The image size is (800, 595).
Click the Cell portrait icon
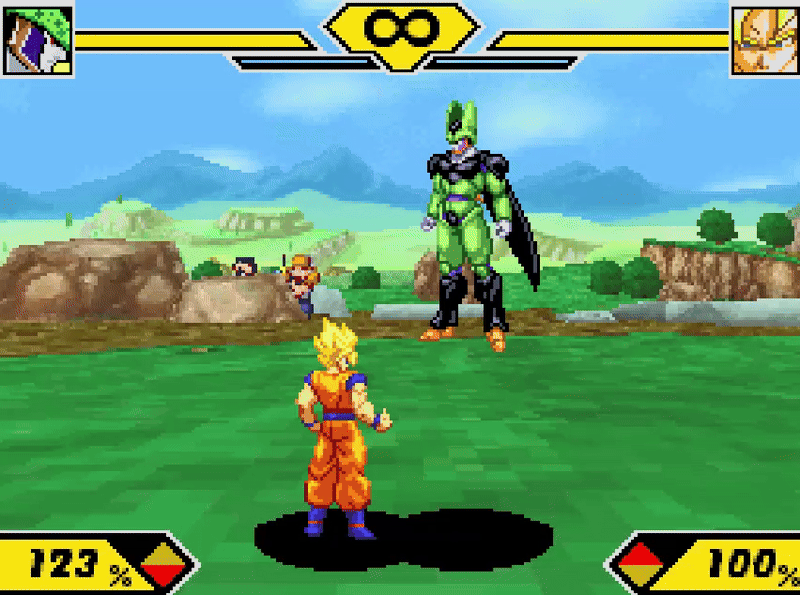point(38,40)
